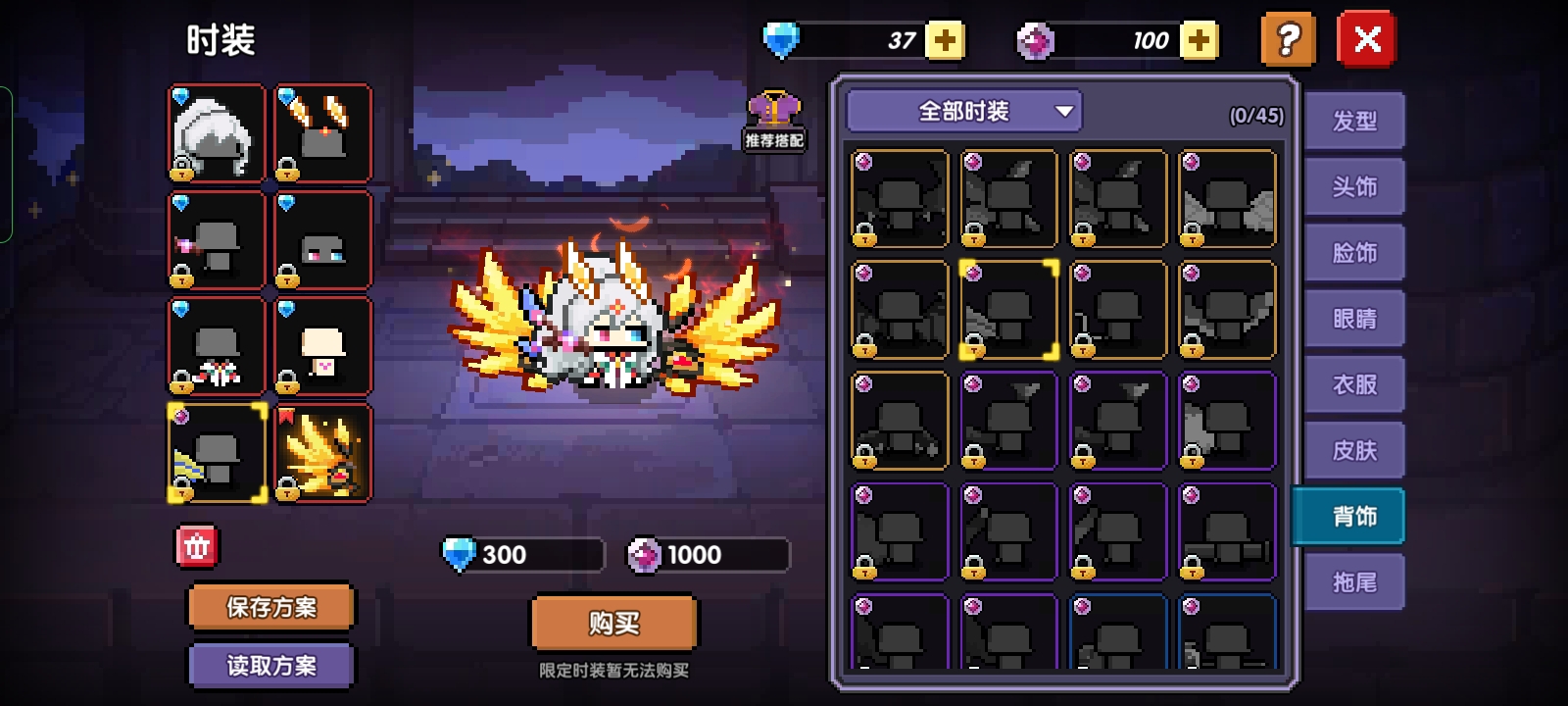Image resolution: width=1568 pixels, height=706 pixels.
Task: Open the orange question mark help
Action: [1288, 40]
